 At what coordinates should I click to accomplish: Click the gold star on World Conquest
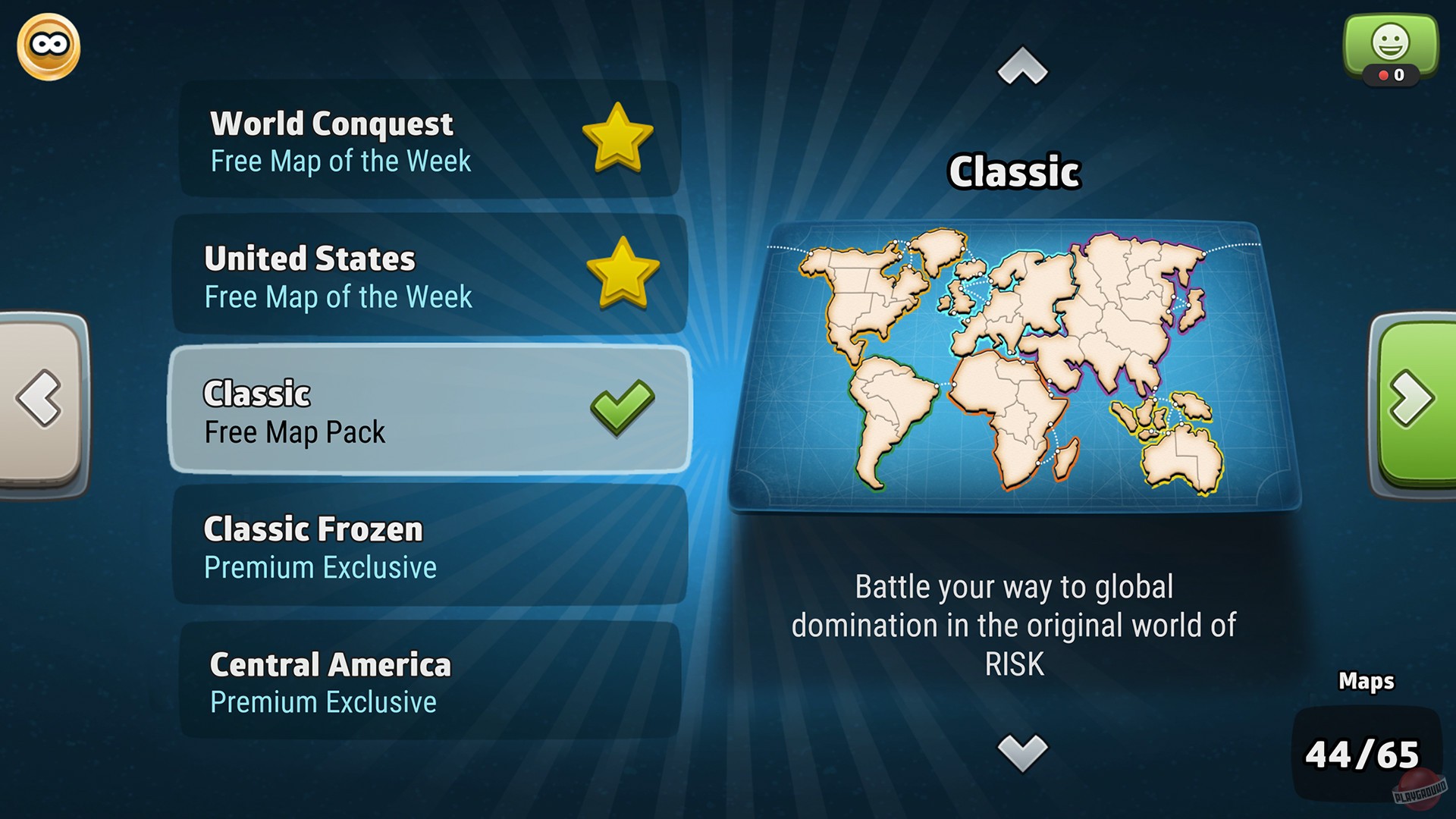[x=617, y=136]
